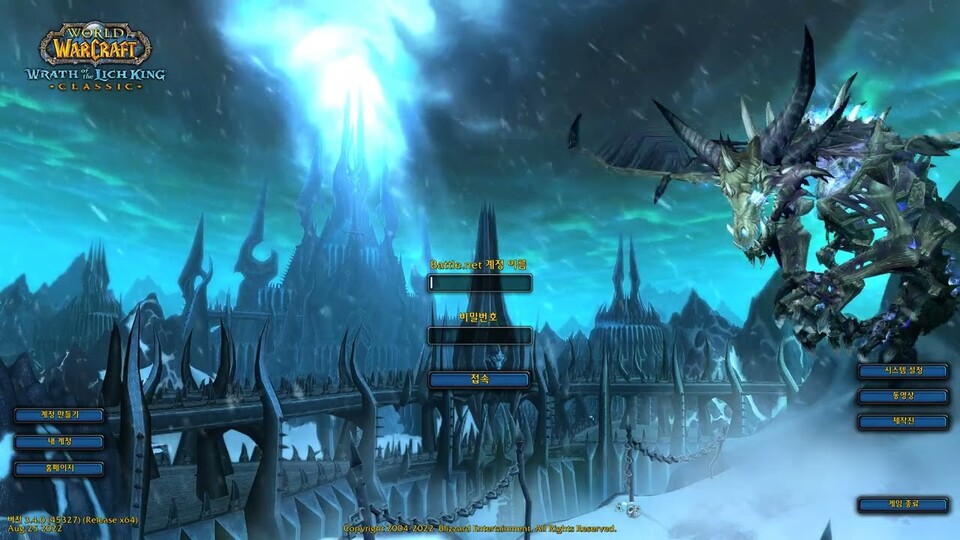Show the 동영상 cinematics menu
Viewport: 960px width, 540px height.
(x=902, y=396)
